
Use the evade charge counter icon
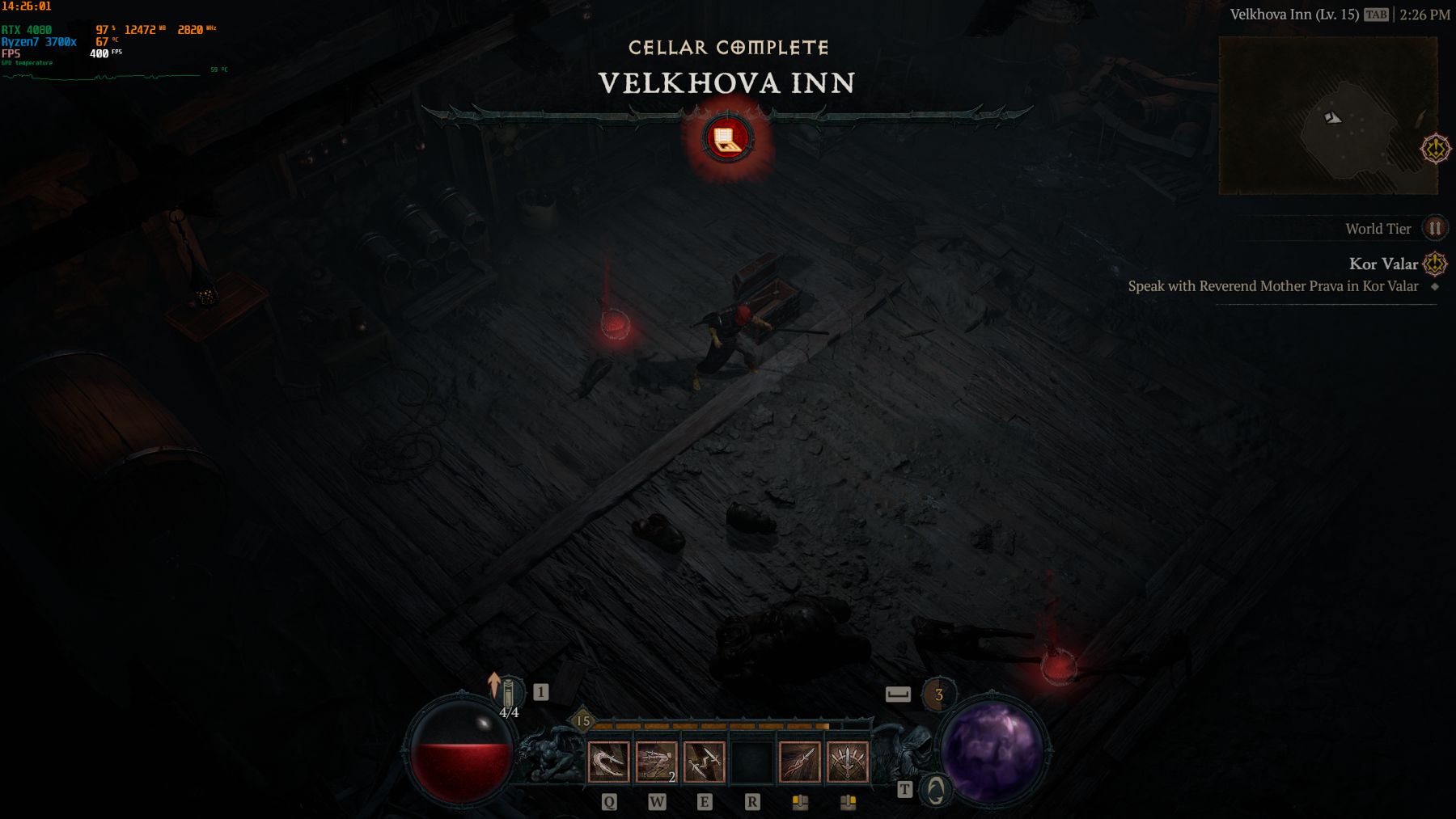click(x=938, y=694)
